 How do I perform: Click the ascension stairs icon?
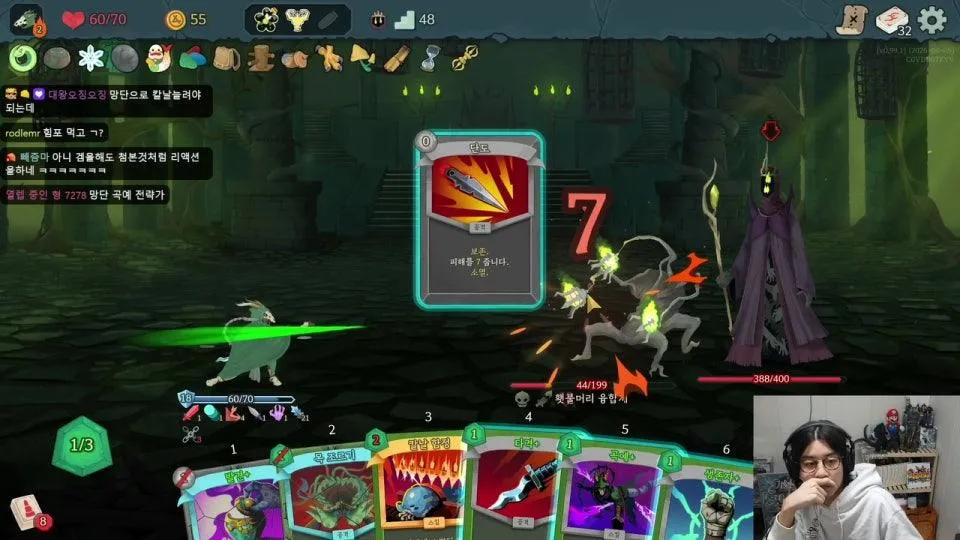tap(404, 19)
